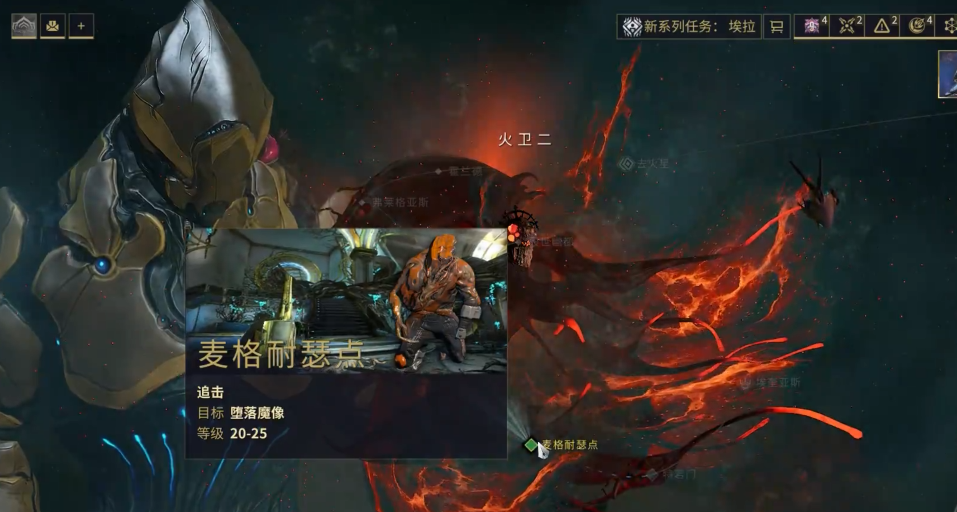This screenshot has height=512, width=957.
Task: Select the 麦格耐瑟点 mission node
Action: point(531,445)
